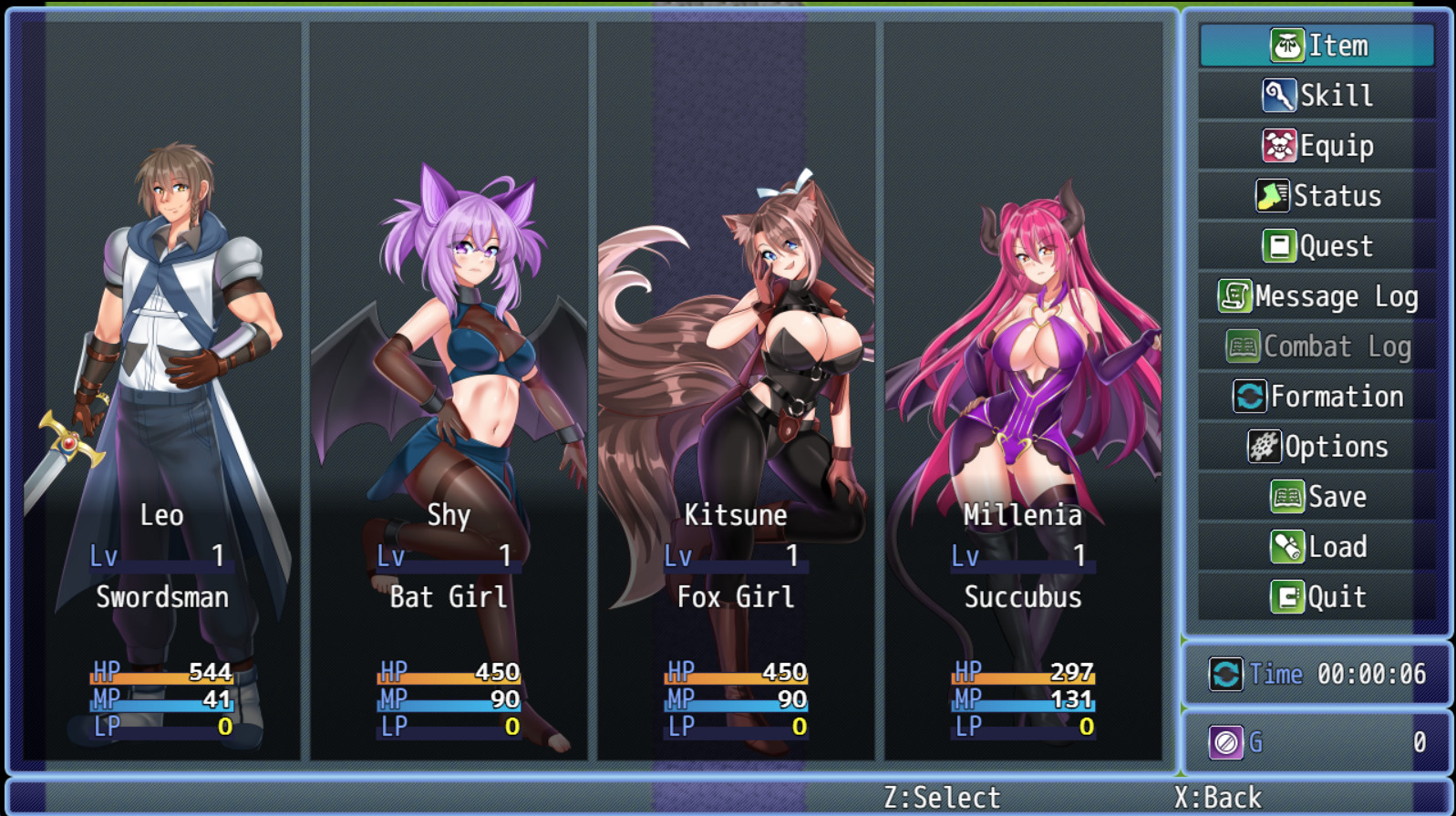Click Shy the Bat Girl portrait
Viewport: 1456px width, 816px height.
tap(453, 319)
